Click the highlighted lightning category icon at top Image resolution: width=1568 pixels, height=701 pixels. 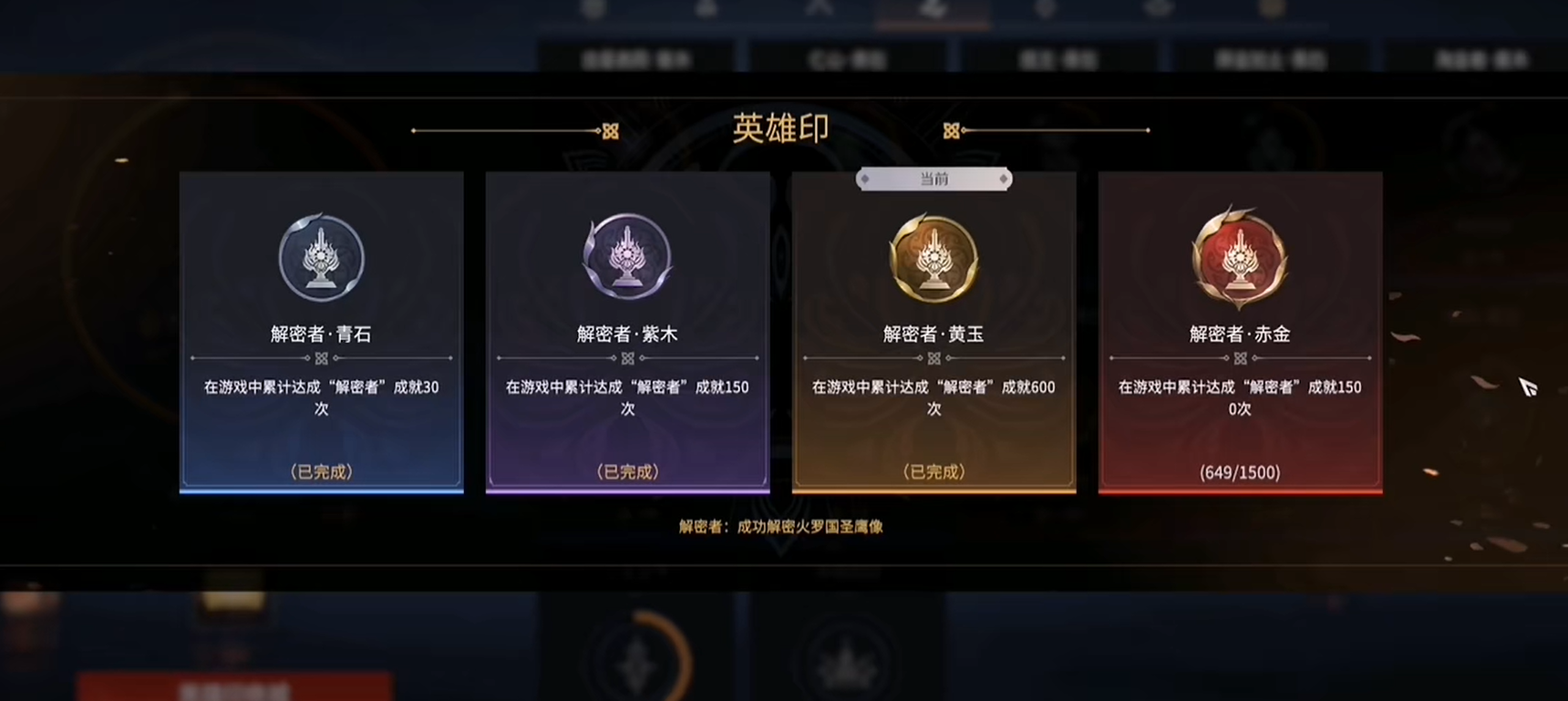(x=934, y=8)
